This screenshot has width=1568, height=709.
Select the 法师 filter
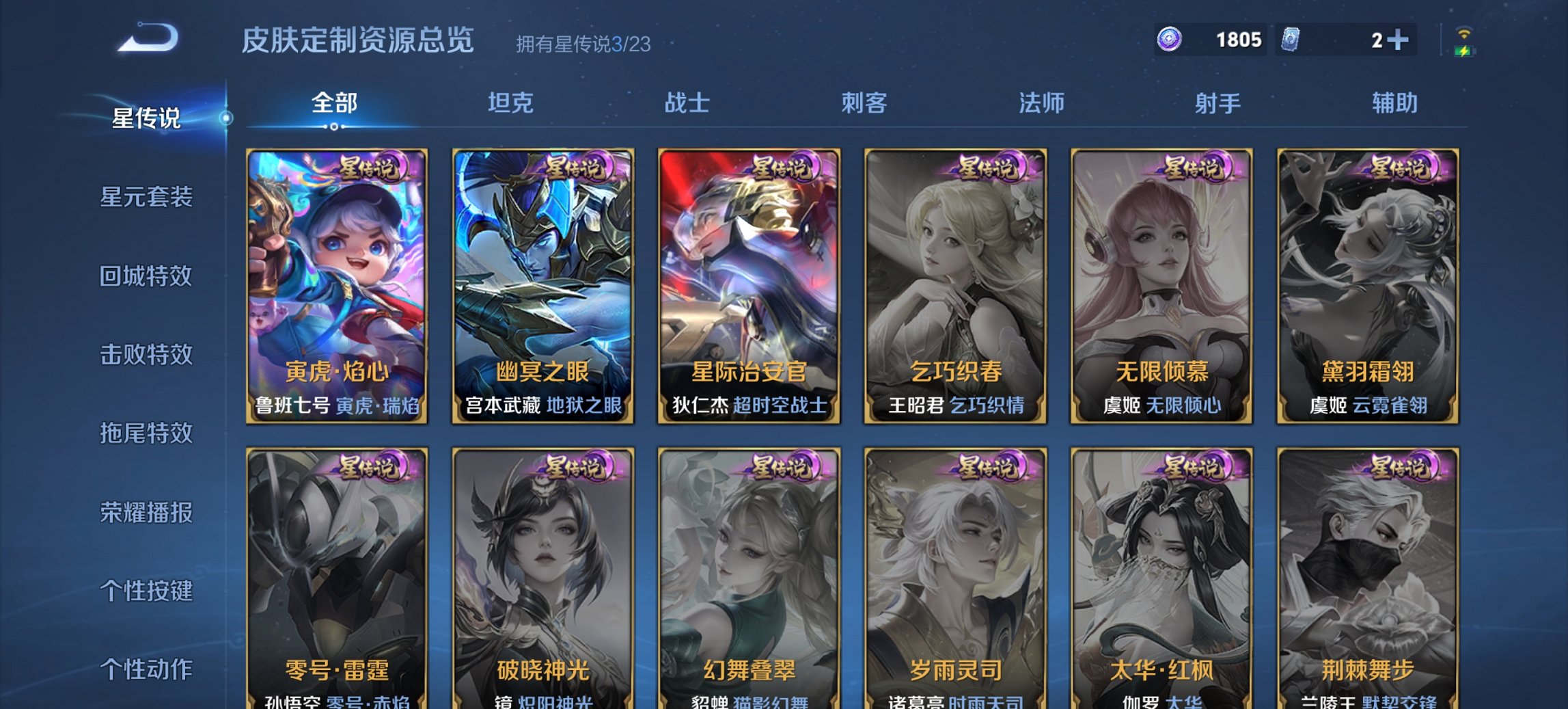click(x=1040, y=104)
